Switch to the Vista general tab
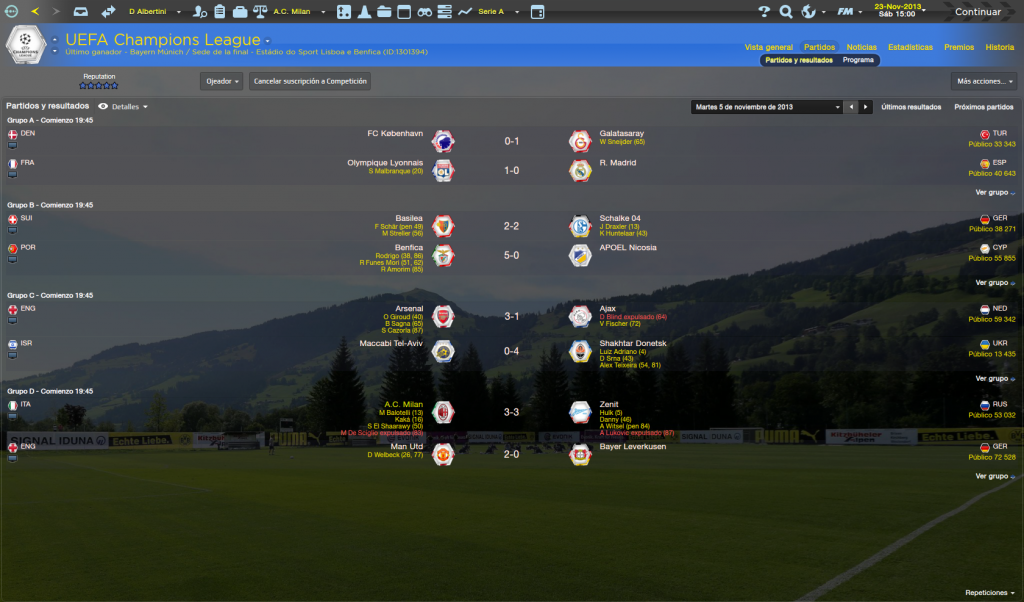The height and width of the screenshot is (602, 1024). coord(768,47)
